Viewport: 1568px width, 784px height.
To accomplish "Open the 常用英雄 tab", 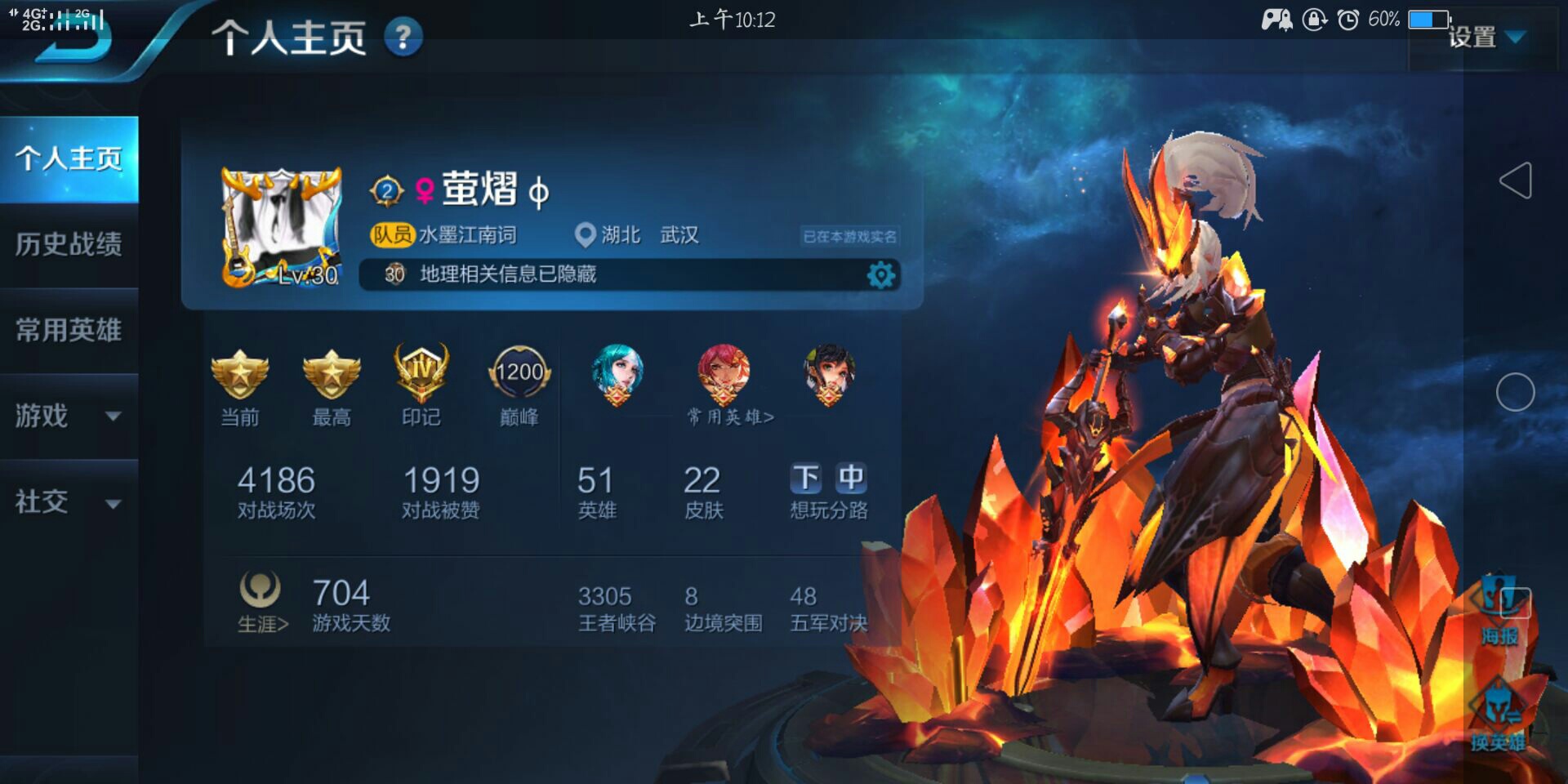I will [69, 330].
